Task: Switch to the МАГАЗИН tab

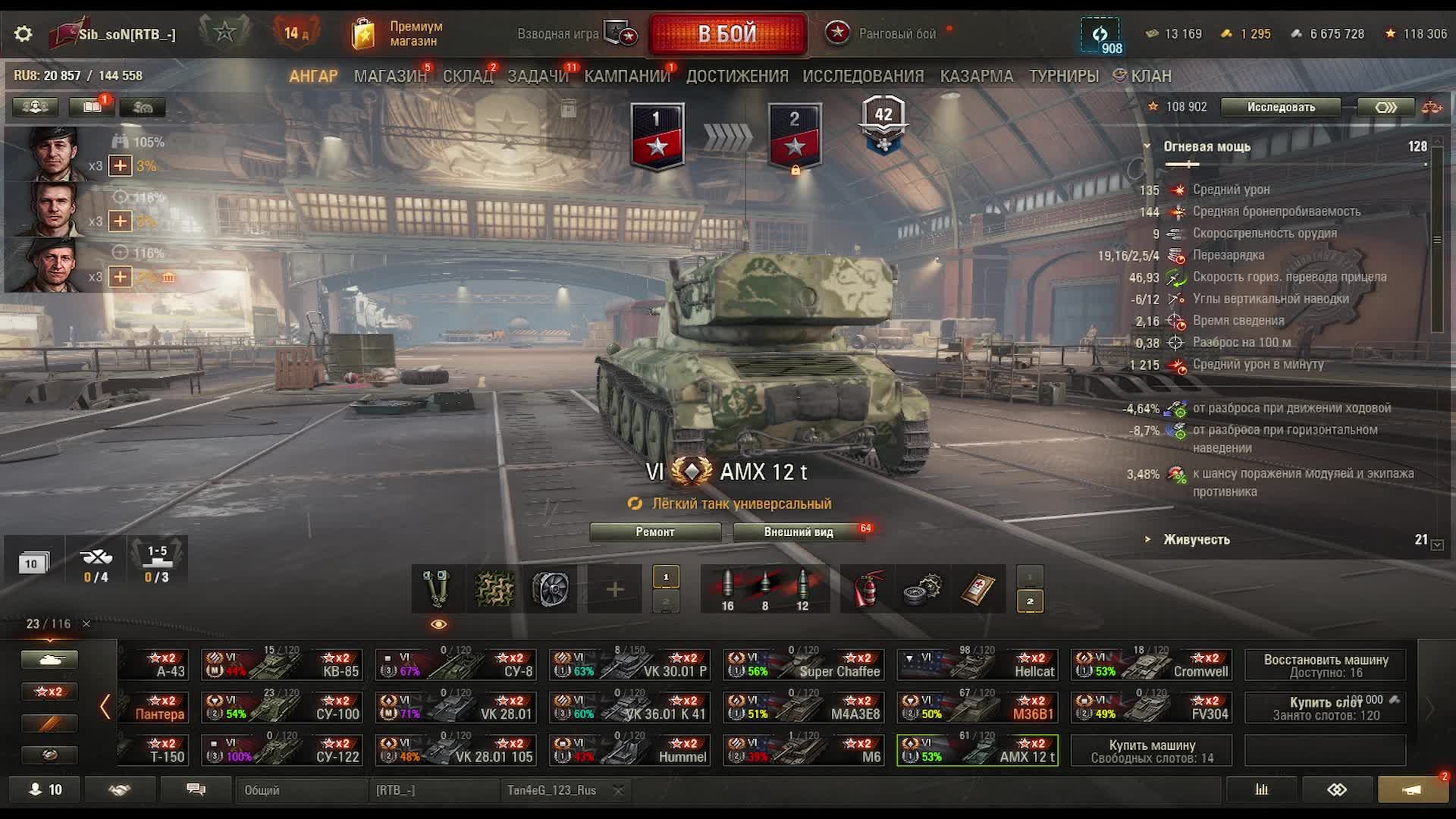Action: point(390,76)
